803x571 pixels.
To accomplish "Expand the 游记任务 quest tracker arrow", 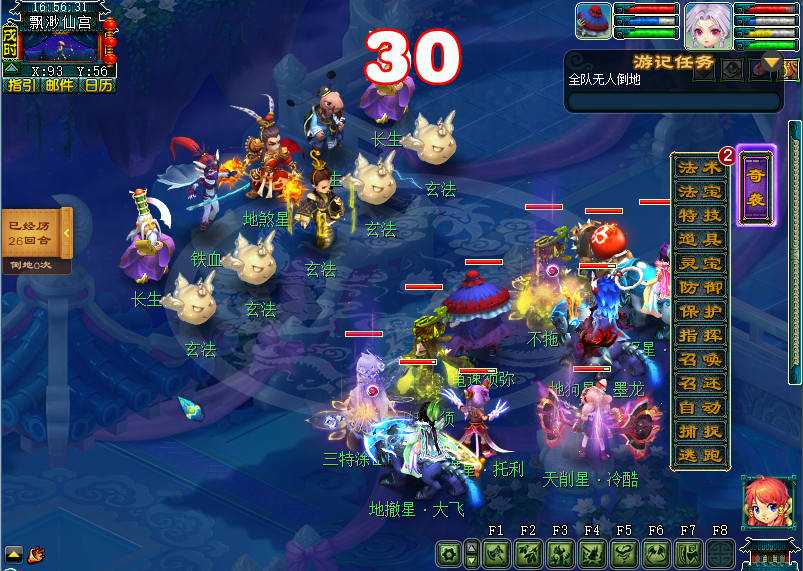I will pos(771,64).
